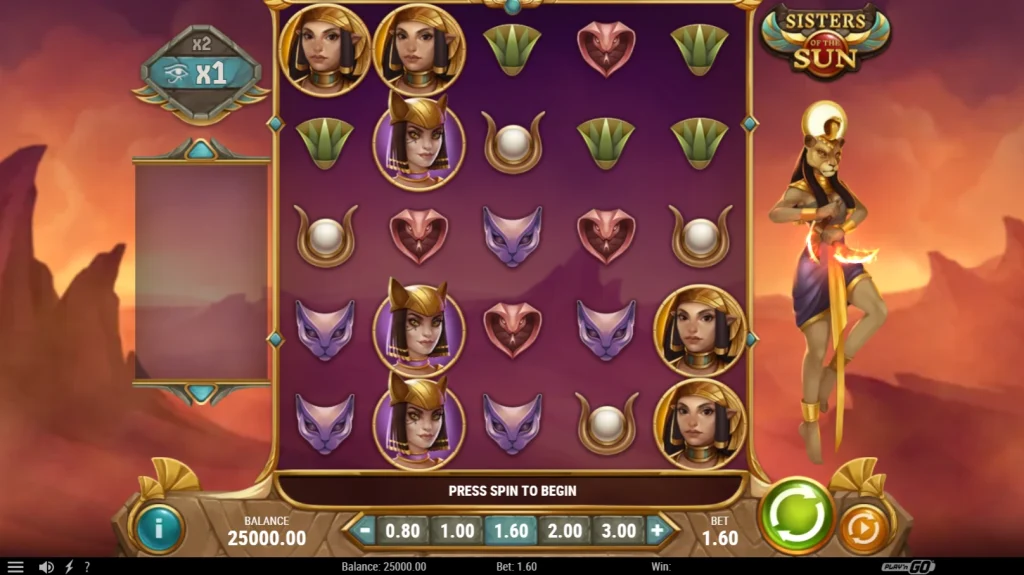
Task: Open help with the question mark icon
Action: pyautogui.click(x=87, y=567)
